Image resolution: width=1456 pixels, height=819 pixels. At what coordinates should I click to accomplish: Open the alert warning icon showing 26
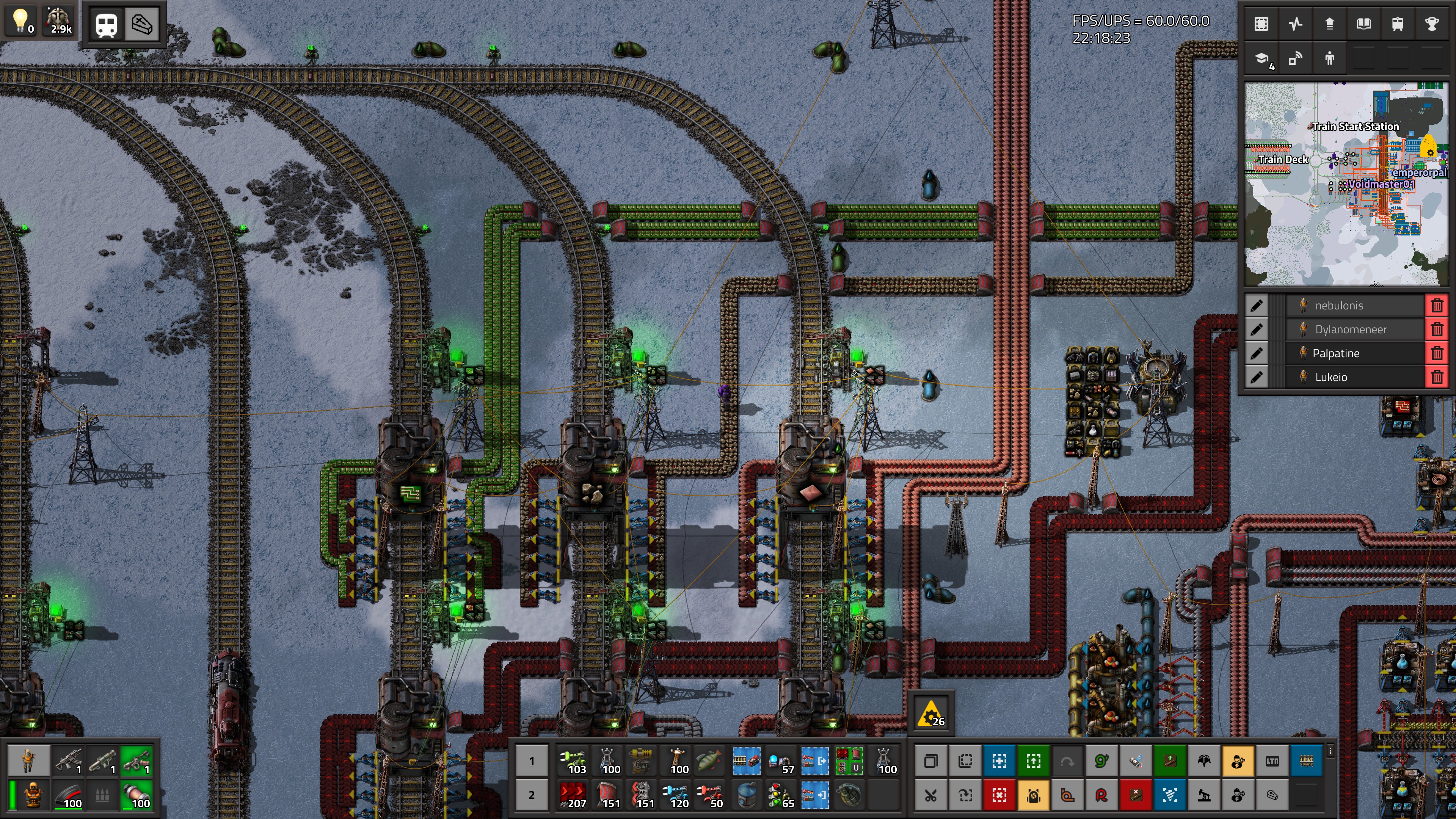tap(931, 714)
